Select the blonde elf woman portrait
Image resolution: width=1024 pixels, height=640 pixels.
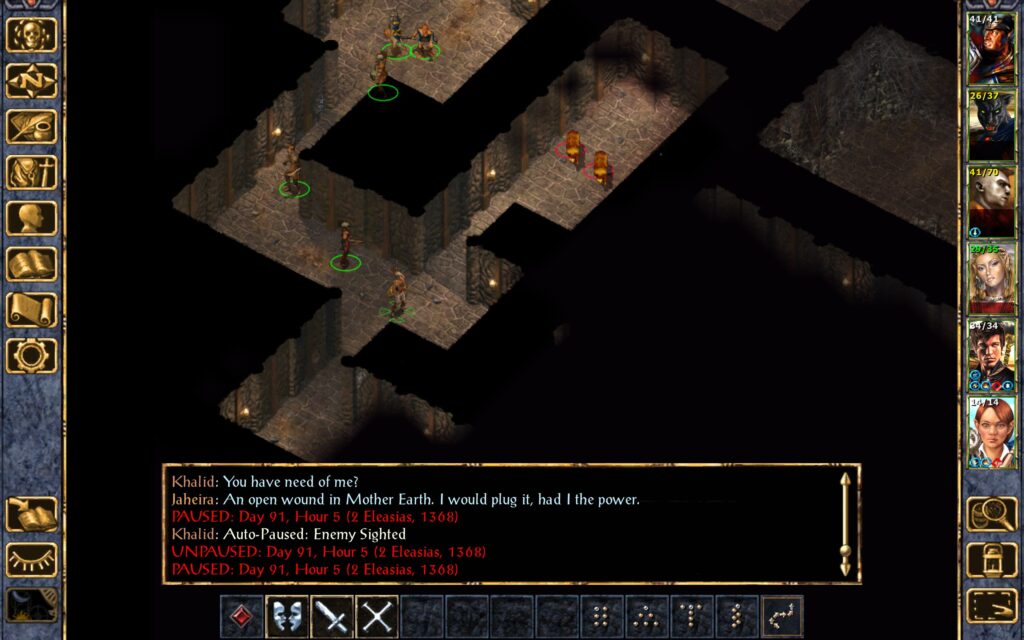[x=991, y=279]
